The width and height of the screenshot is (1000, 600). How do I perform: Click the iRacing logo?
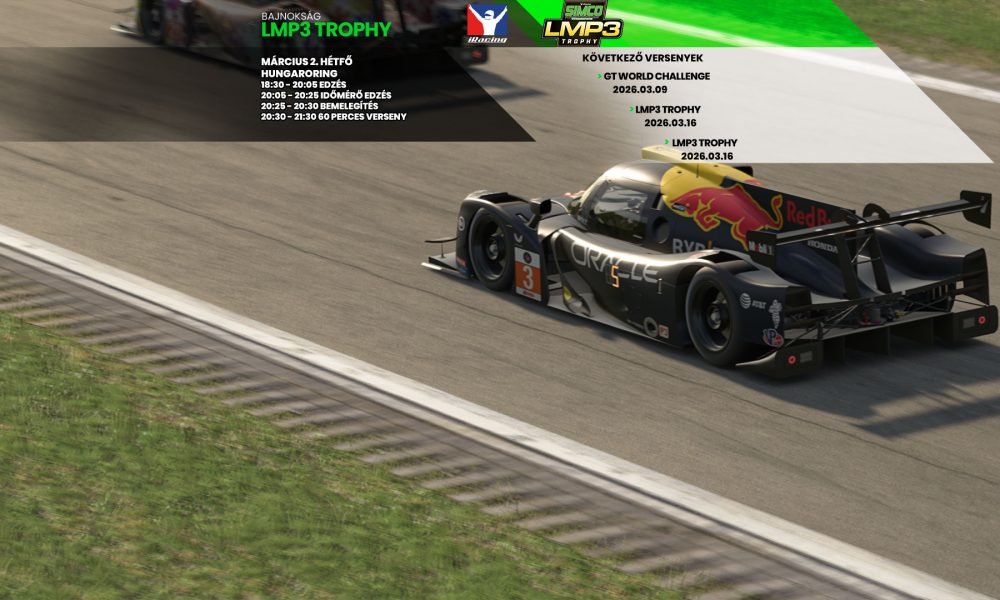click(487, 24)
